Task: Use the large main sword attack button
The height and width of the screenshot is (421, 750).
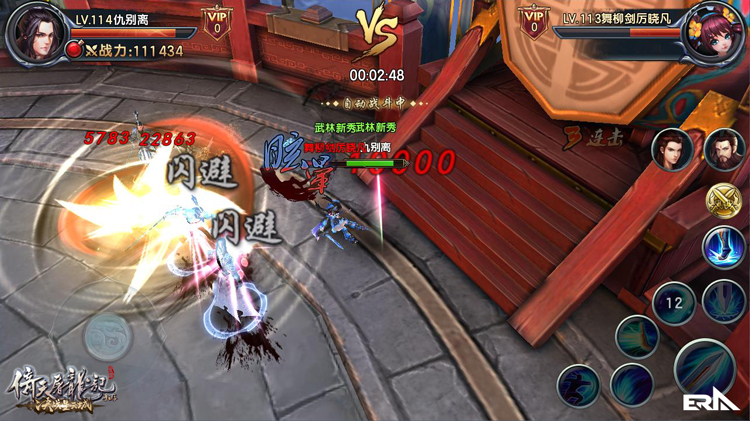Action: [705, 367]
